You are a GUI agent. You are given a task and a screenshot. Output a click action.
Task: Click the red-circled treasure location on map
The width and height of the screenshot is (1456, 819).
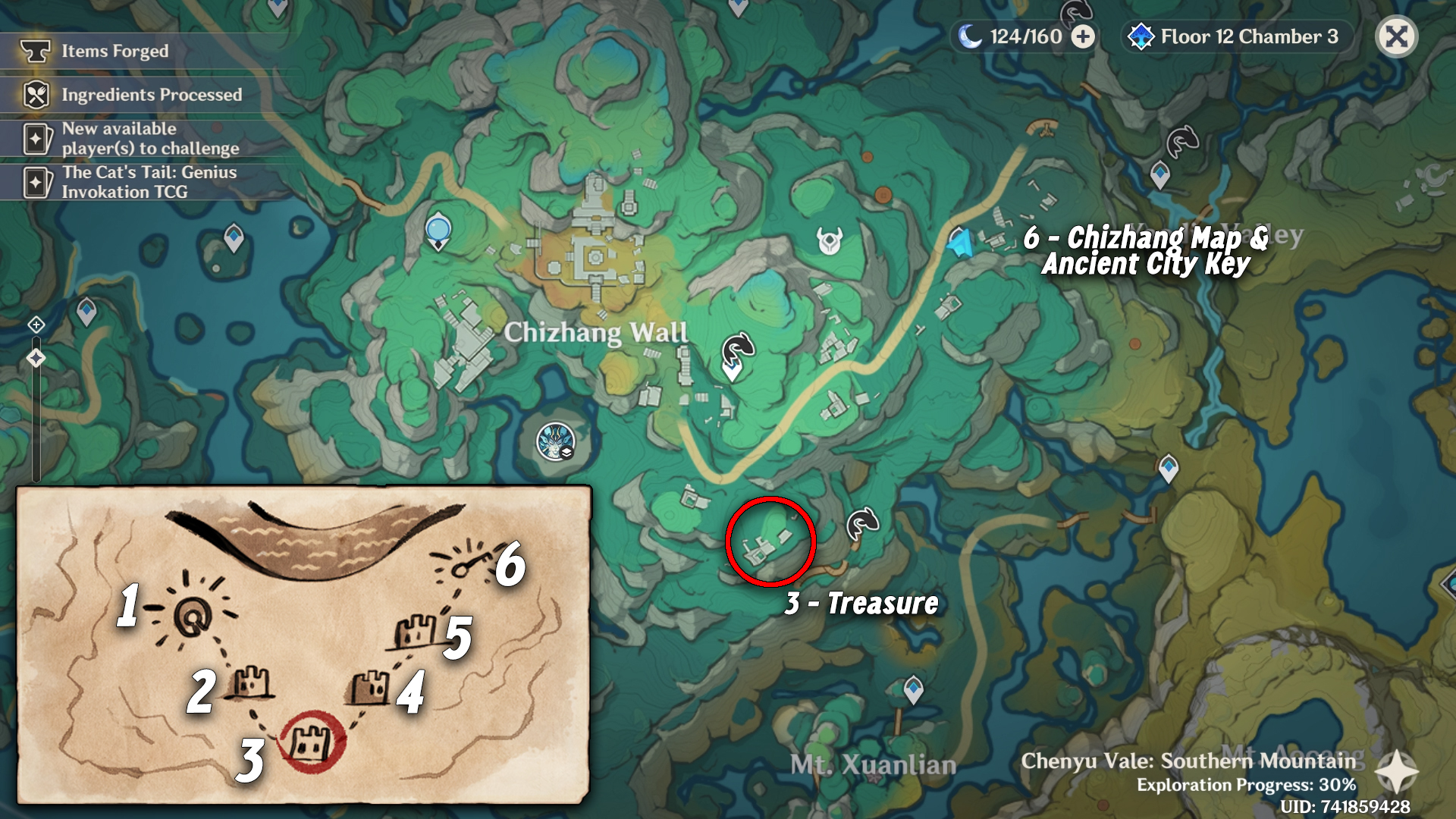(x=770, y=540)
